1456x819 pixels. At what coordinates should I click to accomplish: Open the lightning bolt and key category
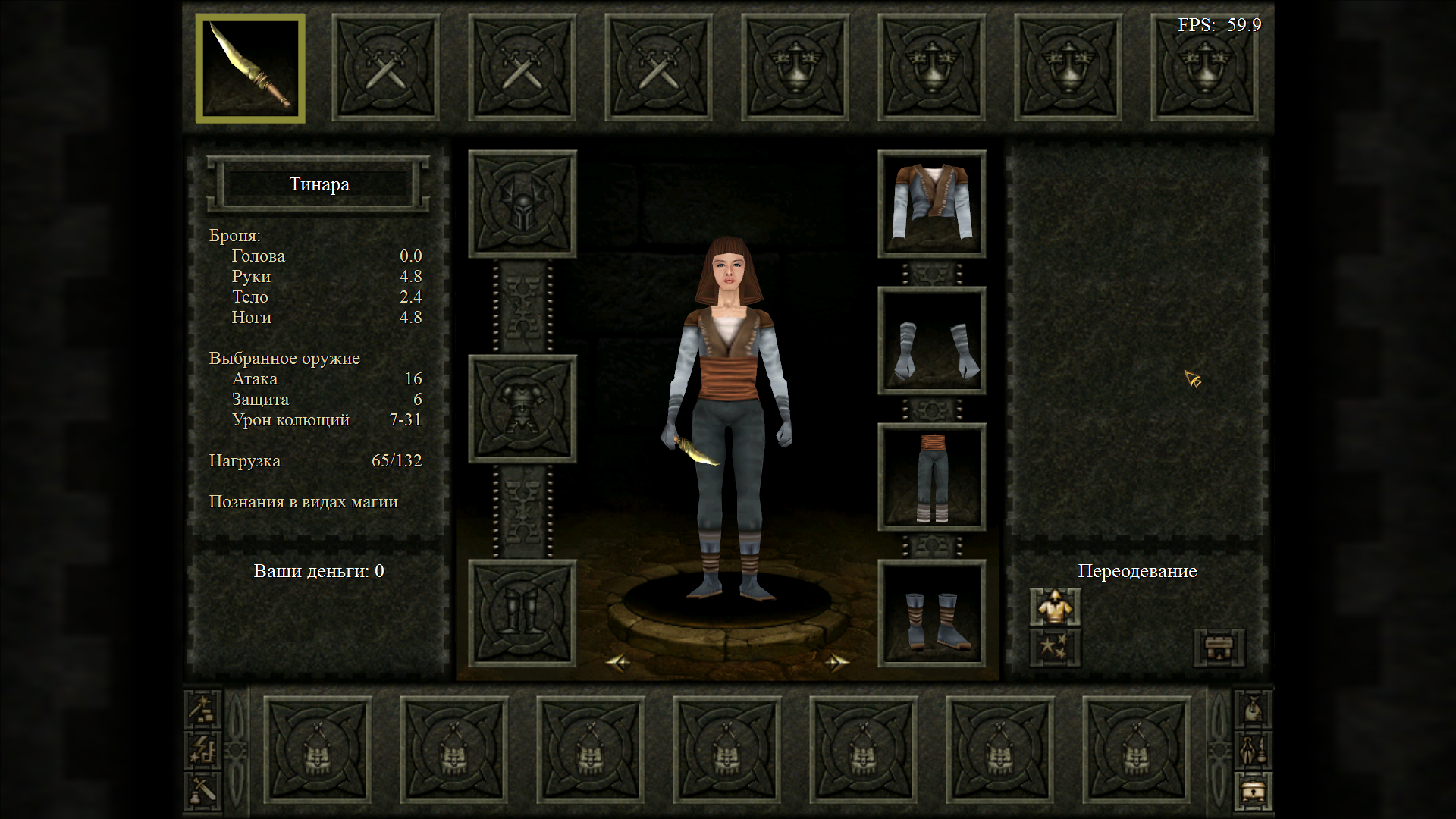coord(203,750)
